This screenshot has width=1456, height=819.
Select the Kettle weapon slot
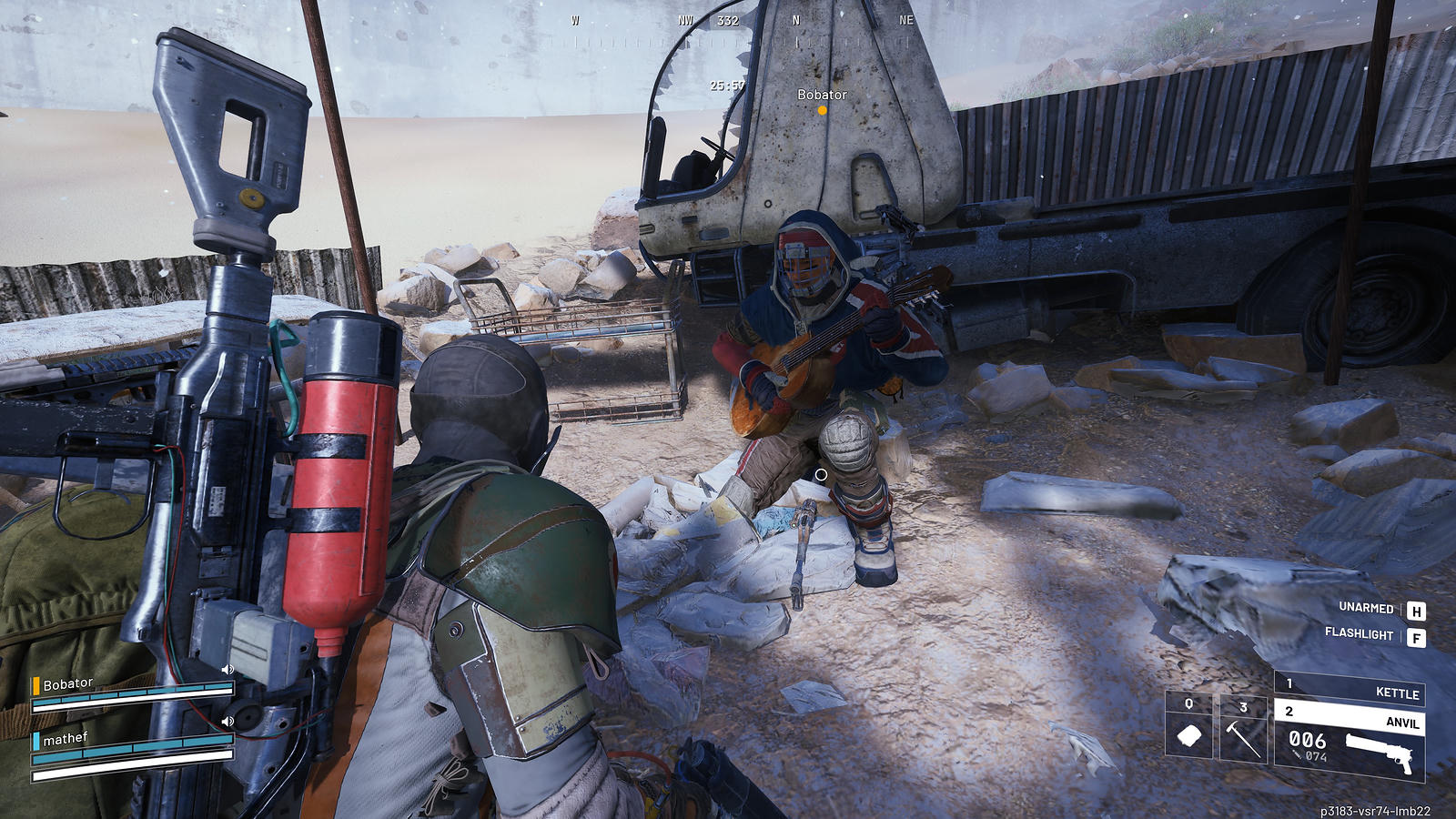point(1350,691)
